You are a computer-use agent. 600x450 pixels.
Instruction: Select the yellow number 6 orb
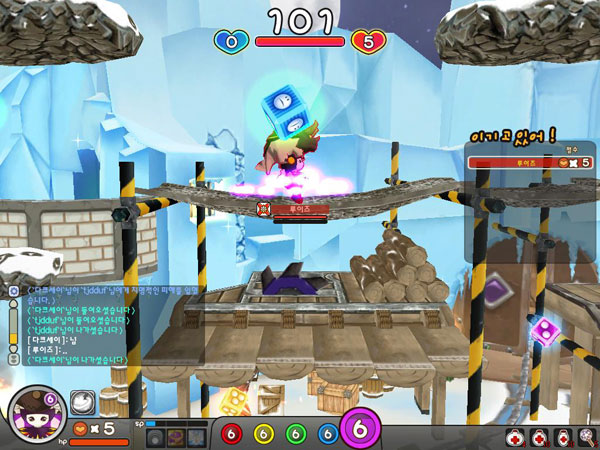(263, 434)
